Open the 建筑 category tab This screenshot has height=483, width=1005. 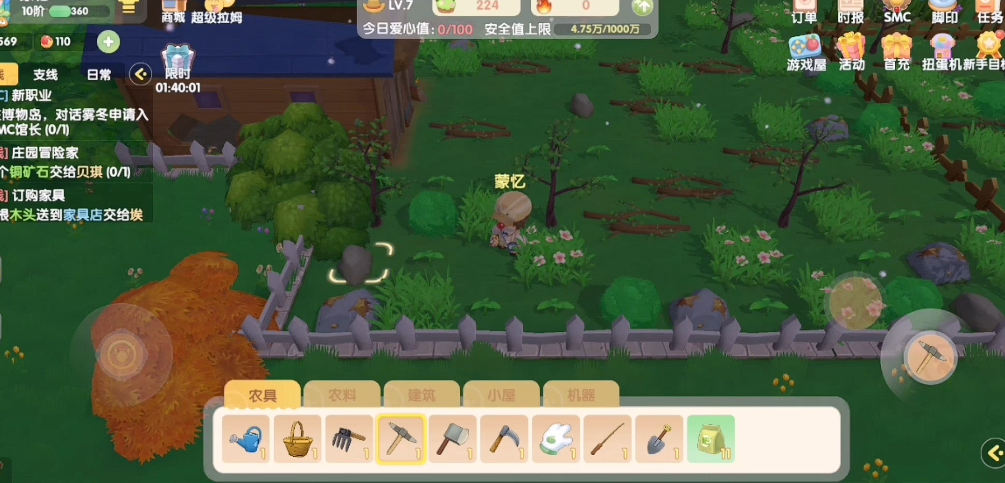[421, 394]
